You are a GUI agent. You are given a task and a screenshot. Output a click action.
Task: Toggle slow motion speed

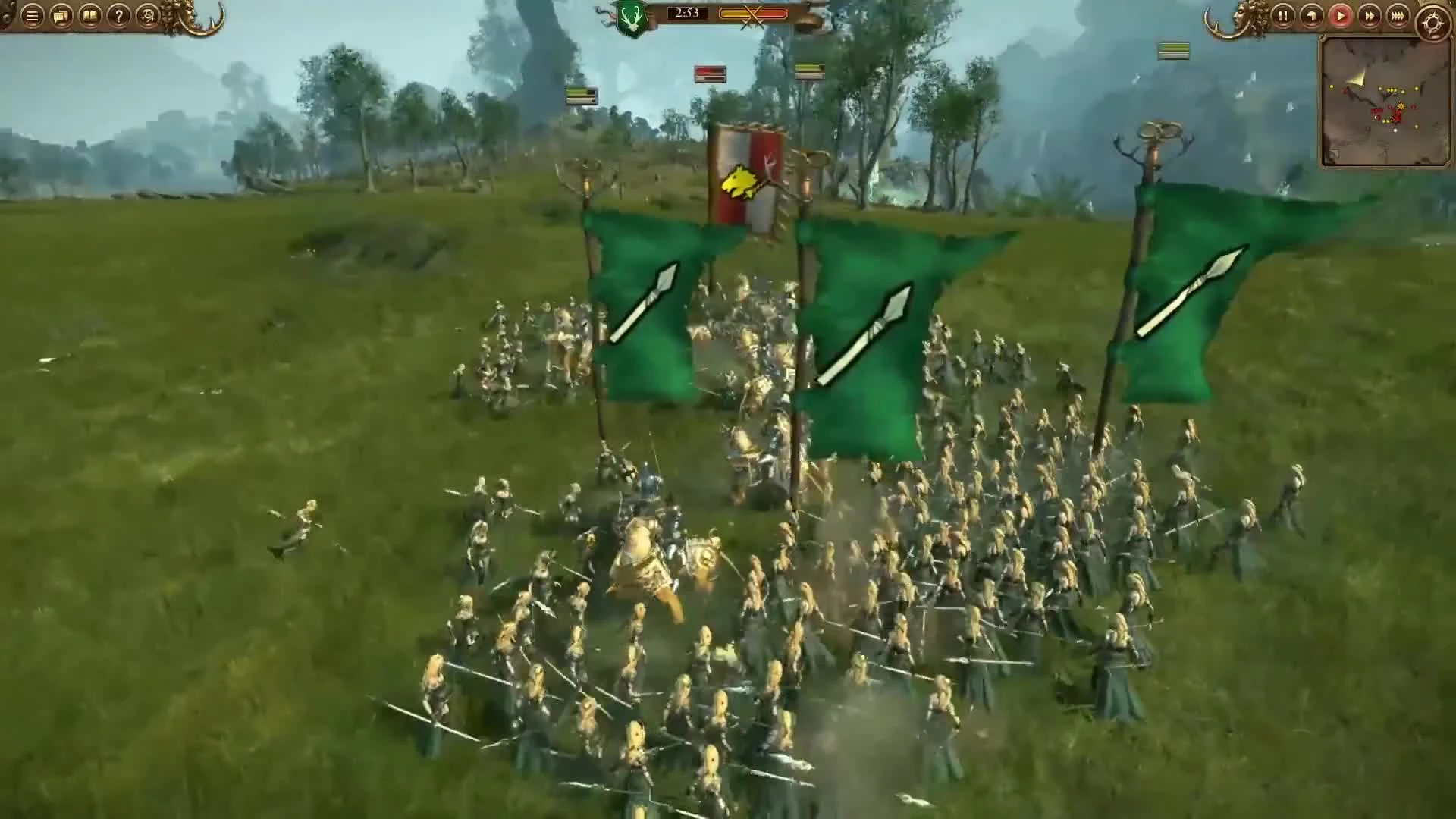(x=1311, y=17)
